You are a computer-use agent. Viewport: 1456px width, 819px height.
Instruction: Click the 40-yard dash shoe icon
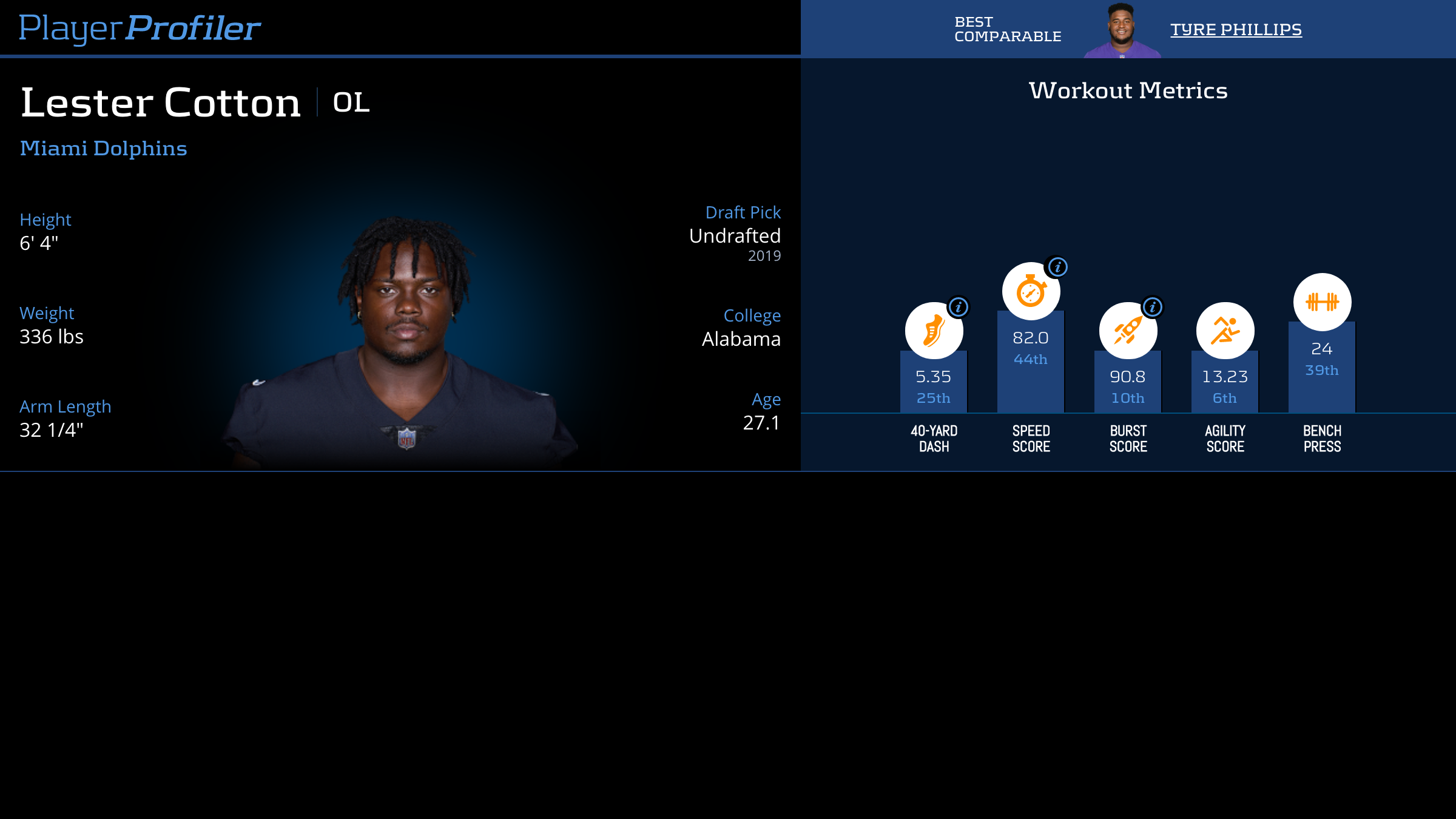(933, 331)
